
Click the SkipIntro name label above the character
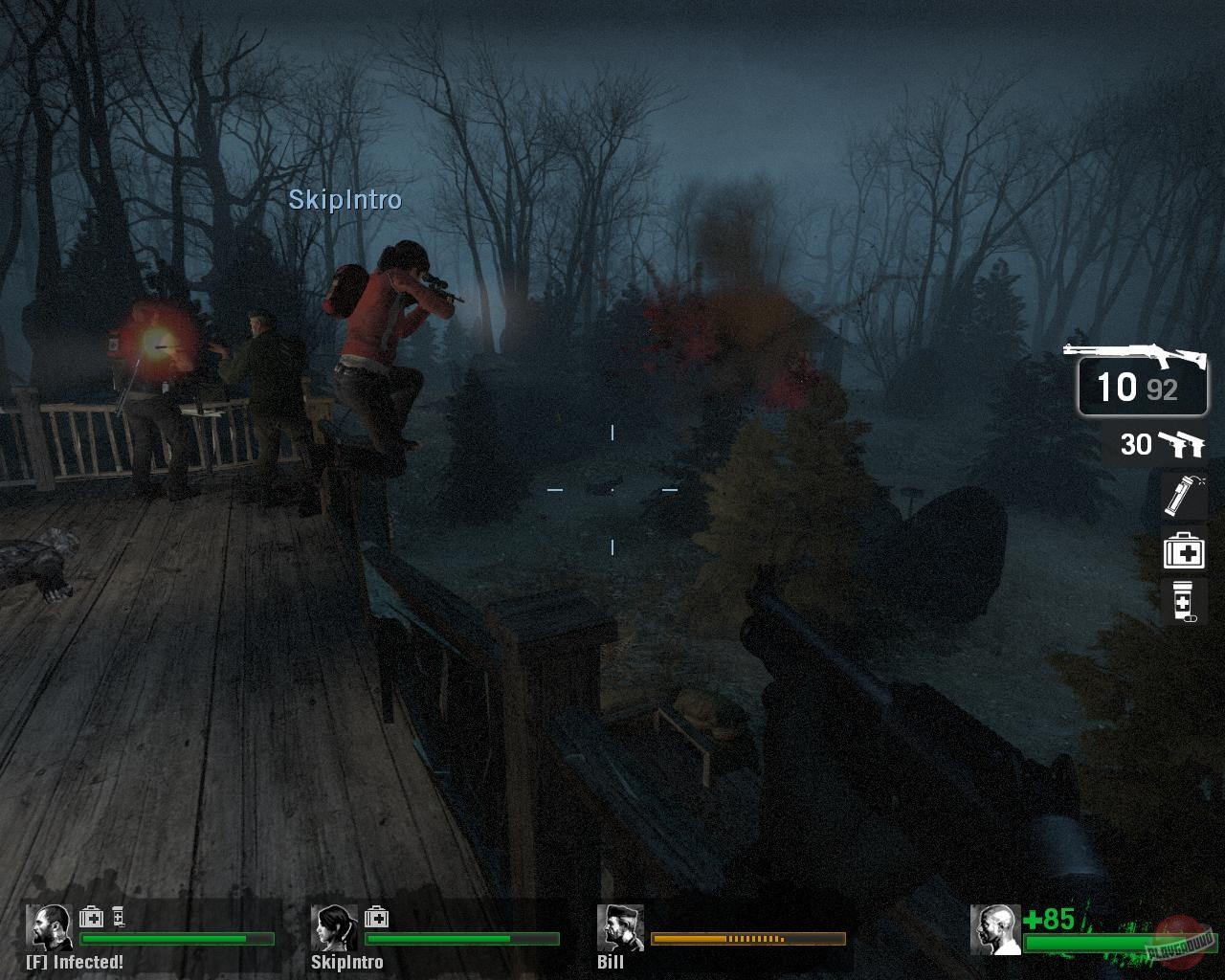[x=345, y=201]
